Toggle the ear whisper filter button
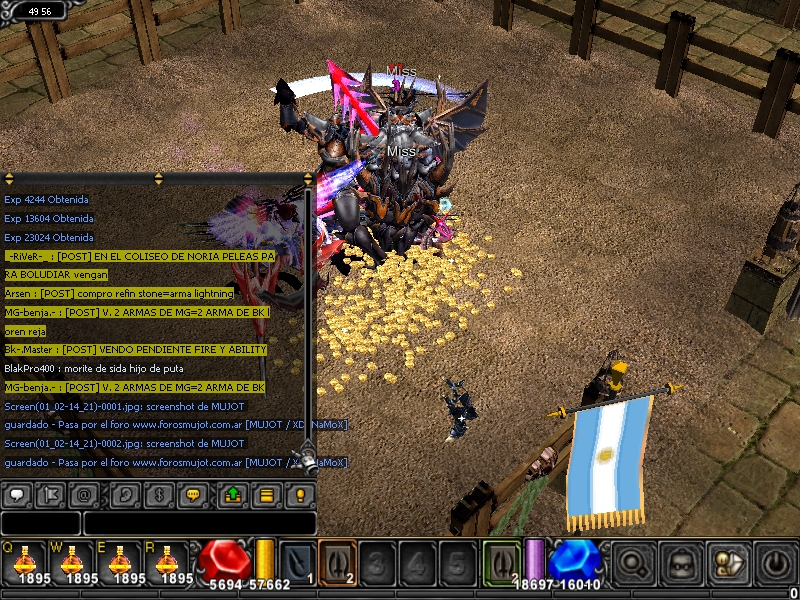The image size is (800, 600). point(126,494)
